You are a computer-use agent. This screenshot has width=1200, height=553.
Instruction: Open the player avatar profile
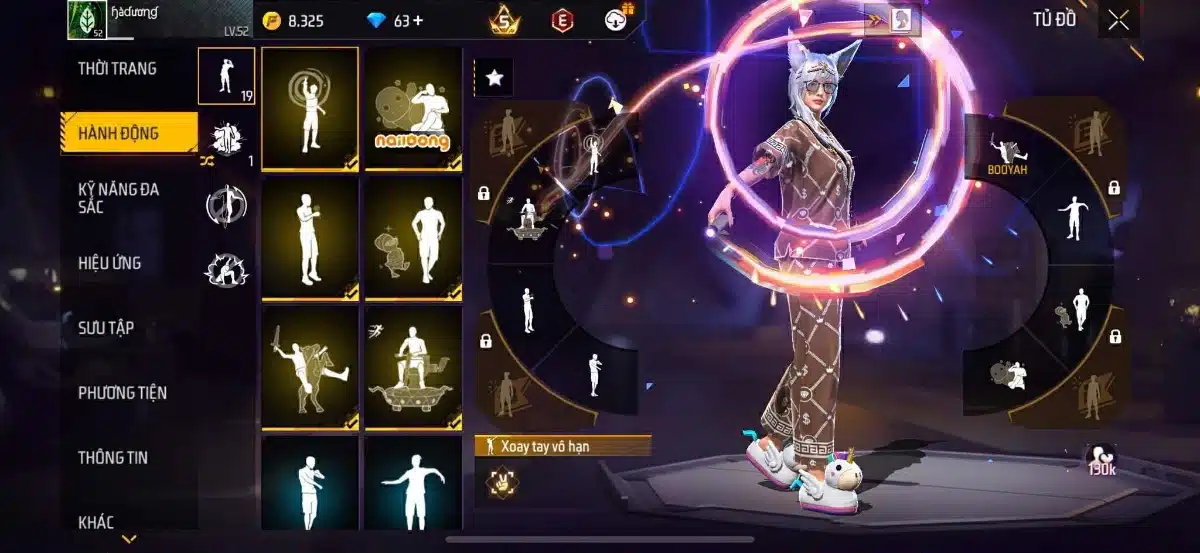click(86, 20)
